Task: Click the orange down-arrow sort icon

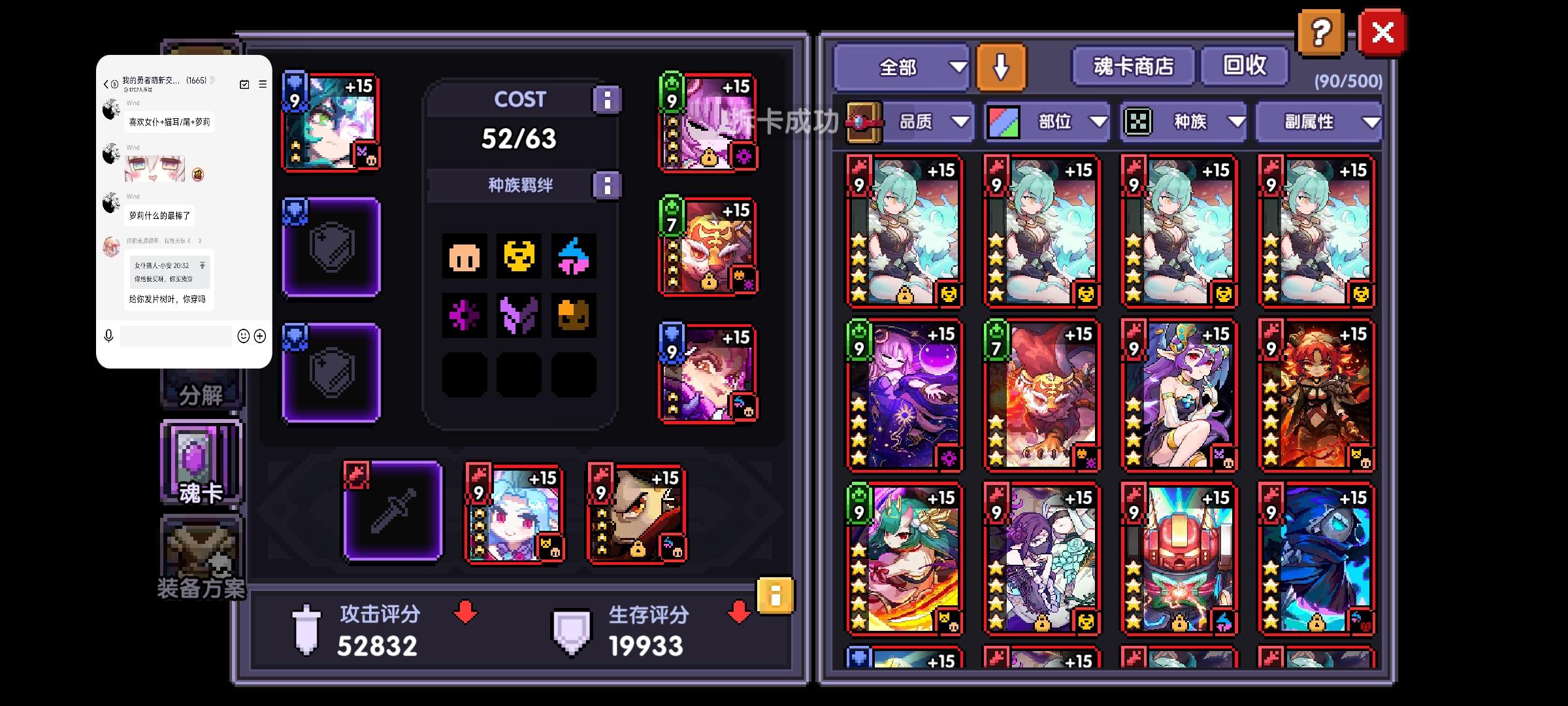Action: tap(1002, 66)
